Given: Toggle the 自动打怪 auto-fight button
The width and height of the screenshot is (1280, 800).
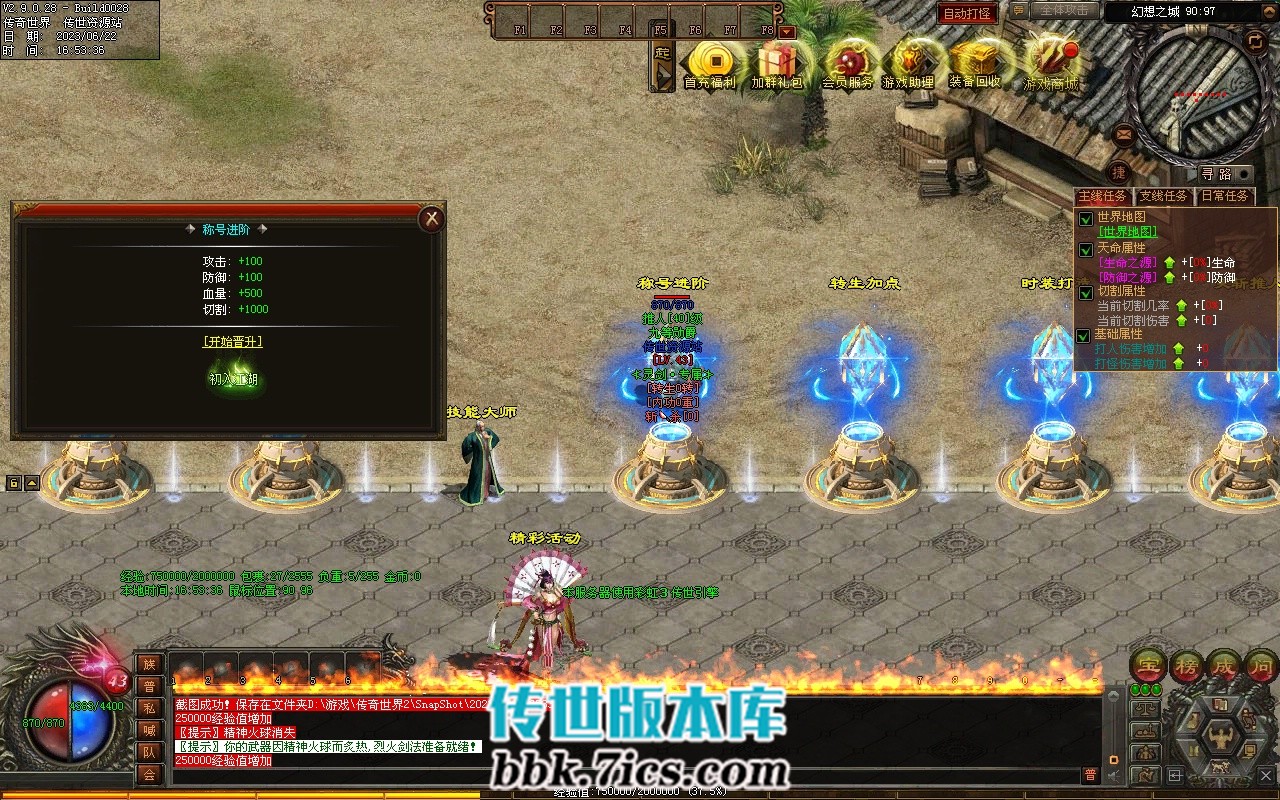Looking at the screenshot, I should coord(967,13).
